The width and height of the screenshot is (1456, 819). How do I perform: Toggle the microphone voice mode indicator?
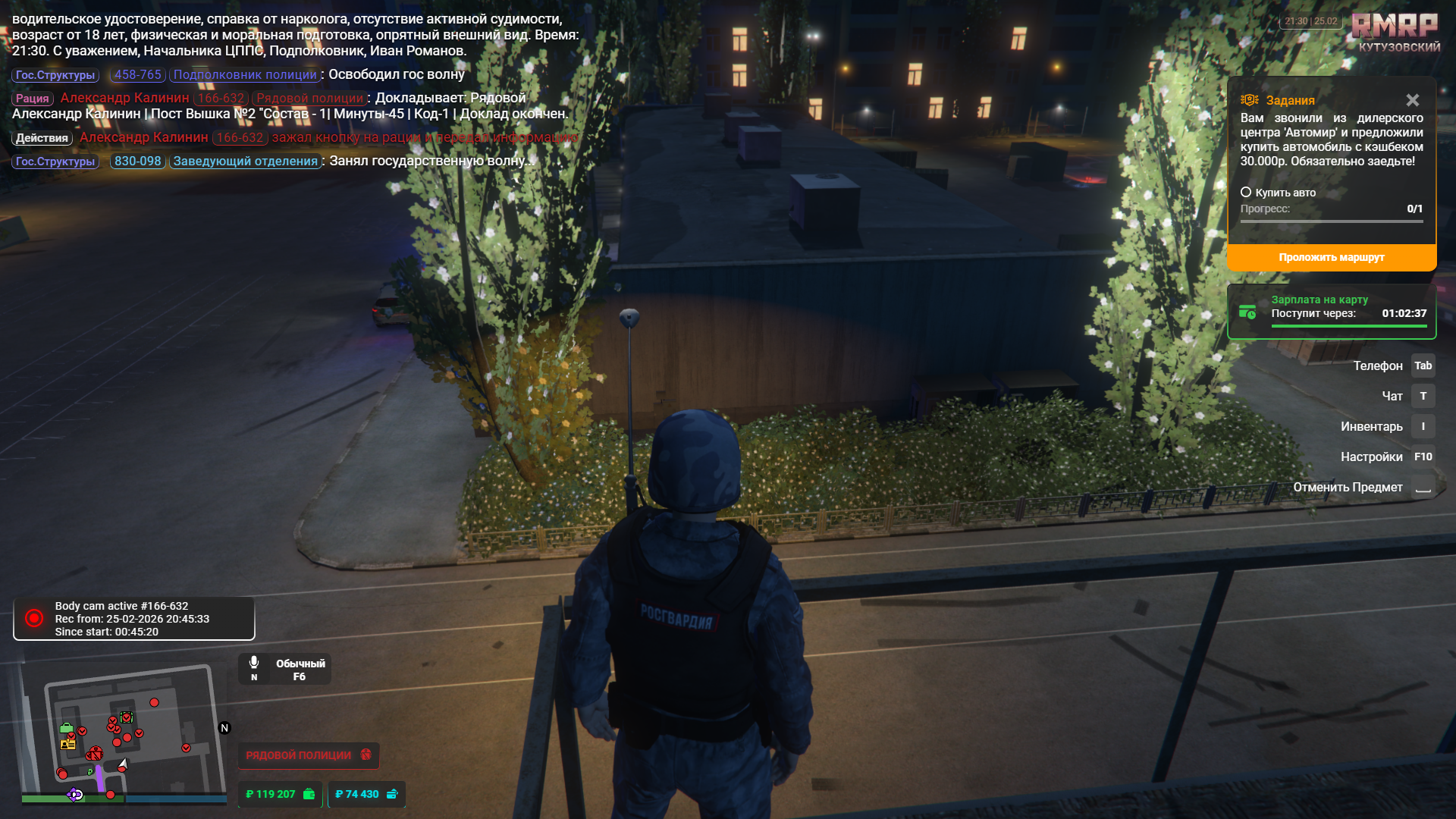pos(284,669)
